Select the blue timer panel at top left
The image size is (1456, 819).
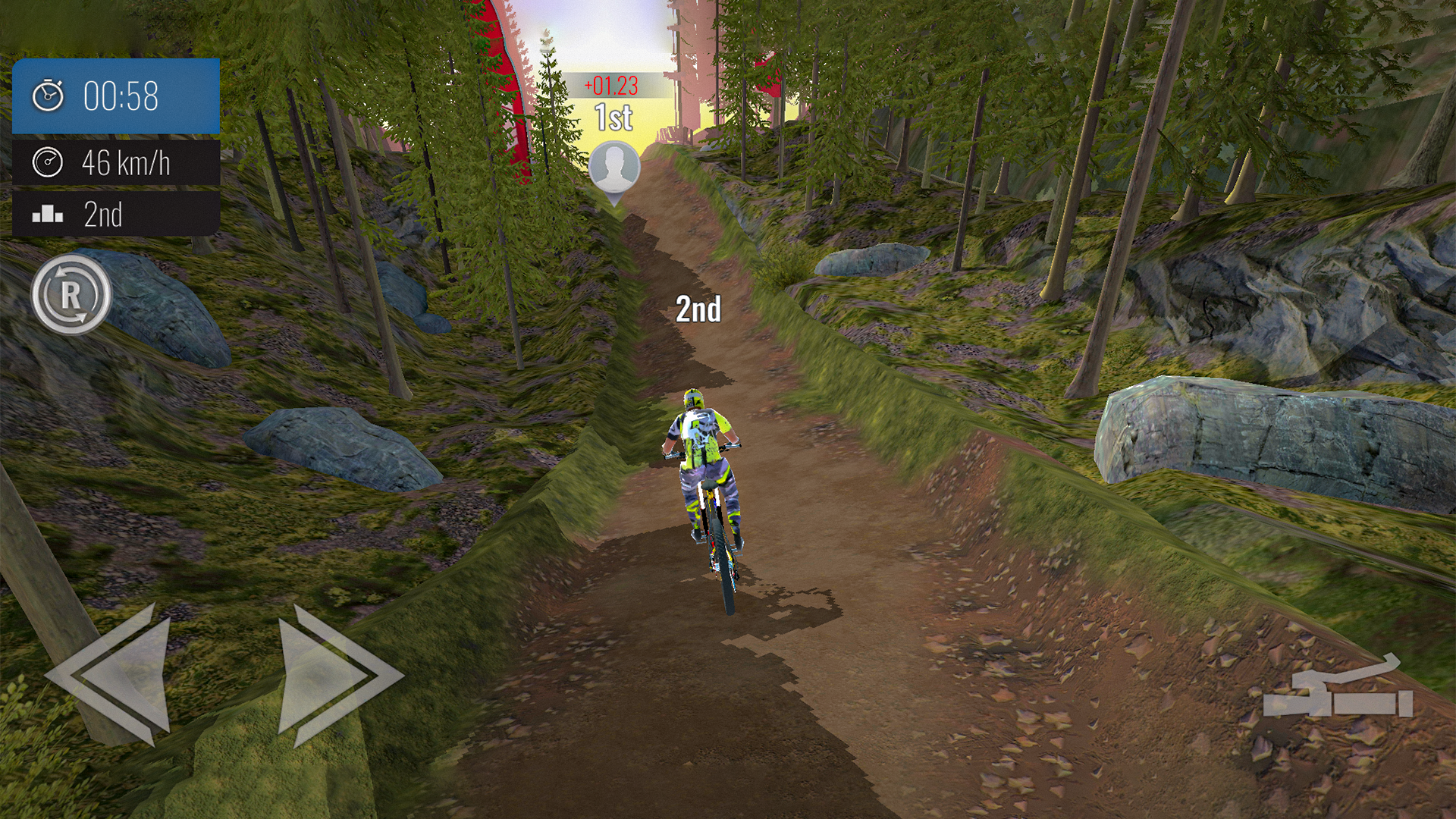(114, 94)
